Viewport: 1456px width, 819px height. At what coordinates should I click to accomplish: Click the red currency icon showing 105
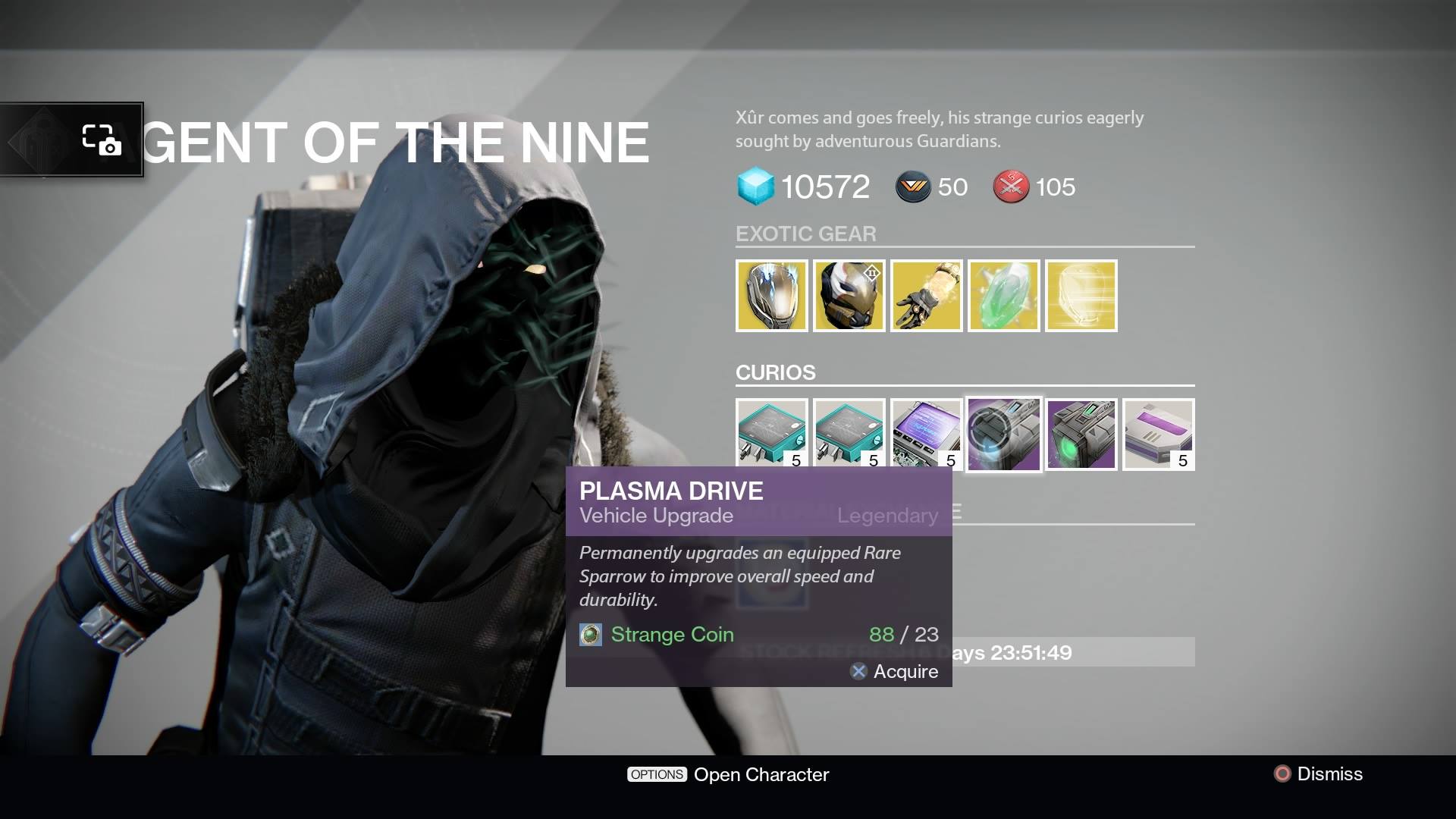coord(1012,187)
